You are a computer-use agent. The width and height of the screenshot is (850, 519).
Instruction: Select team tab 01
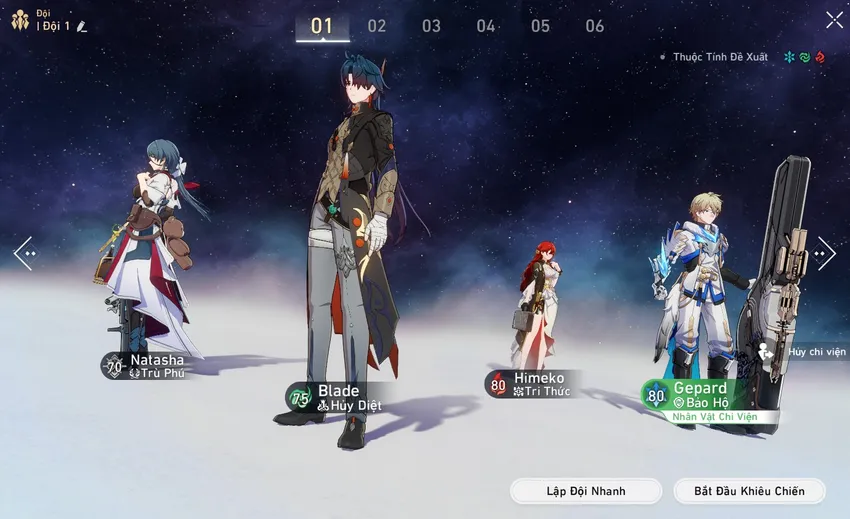[x=322, y=26]
